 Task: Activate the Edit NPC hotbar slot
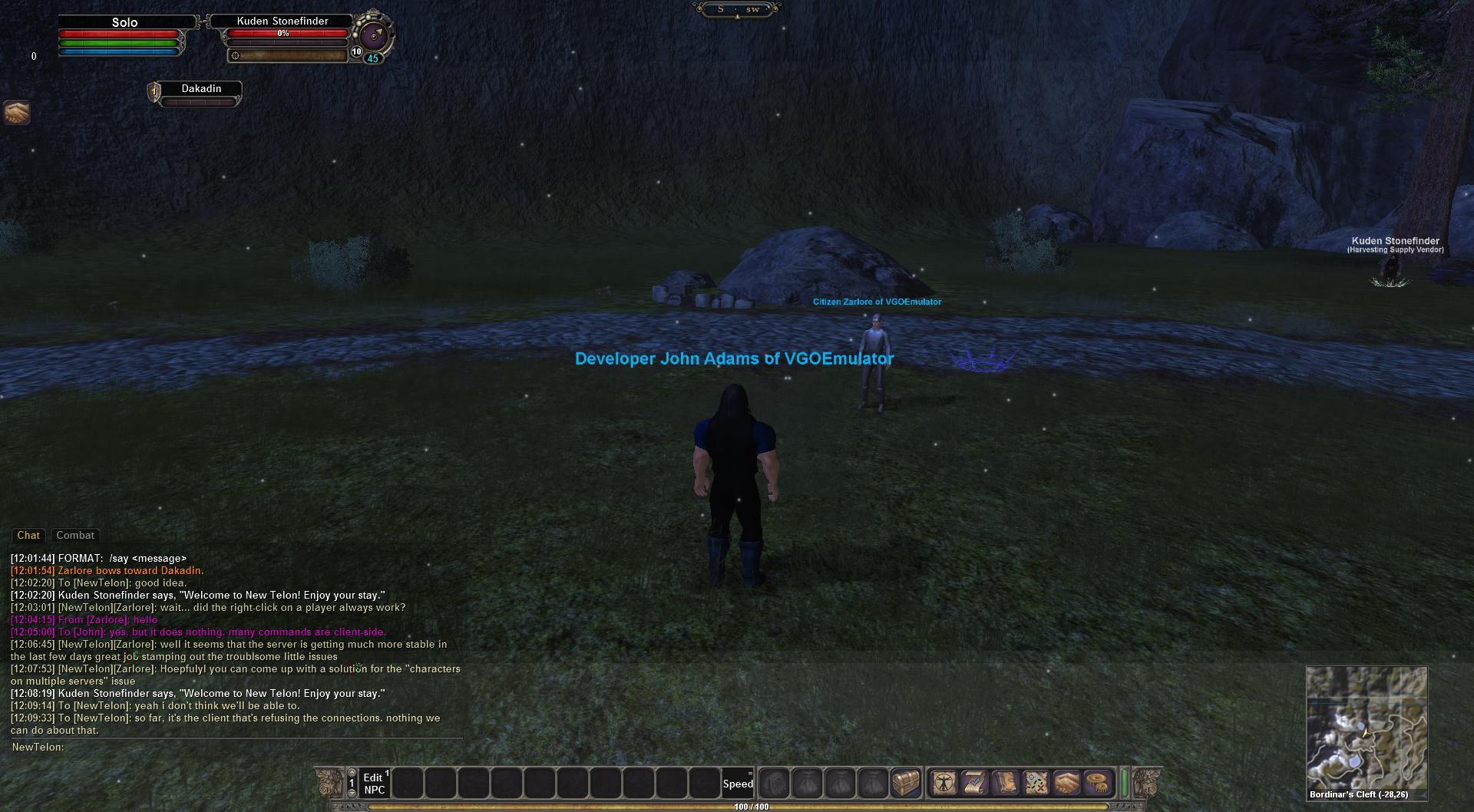(375, 784)
